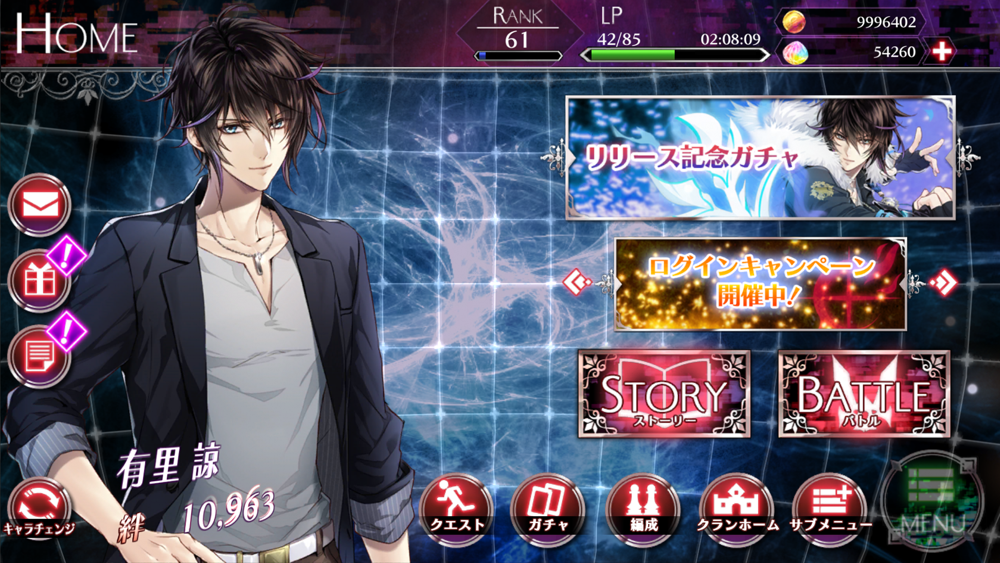Open the gift box presents icon
Viewport: 1000px width, 563px height.
click(x=39, y=282)
